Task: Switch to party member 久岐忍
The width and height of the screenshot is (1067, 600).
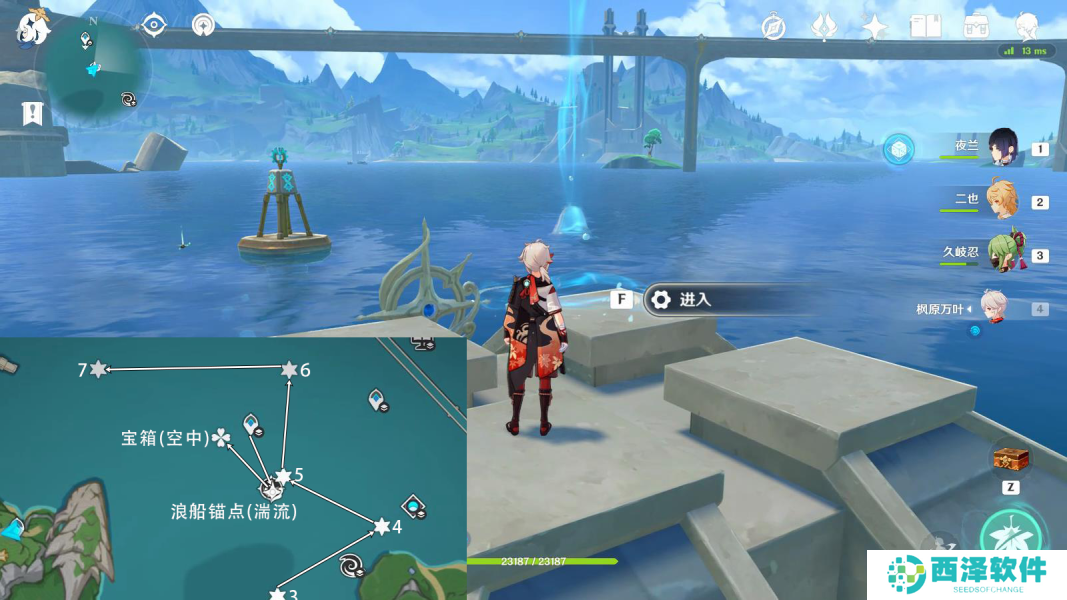Action: pyautogui.click(x=1003, y=254)
